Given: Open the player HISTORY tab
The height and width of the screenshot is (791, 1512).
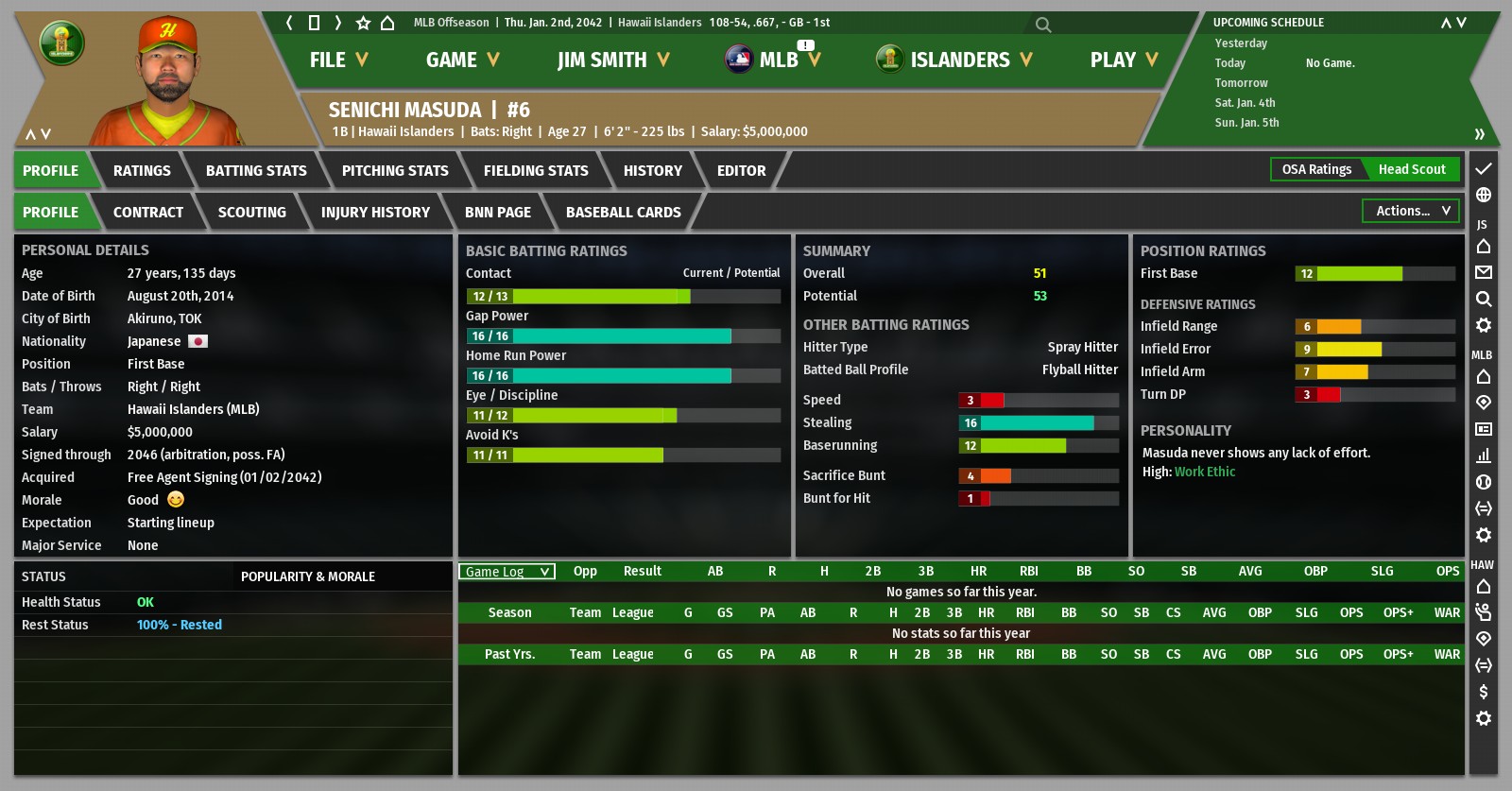Looking at the screenshot, I should tap(652, 171).
